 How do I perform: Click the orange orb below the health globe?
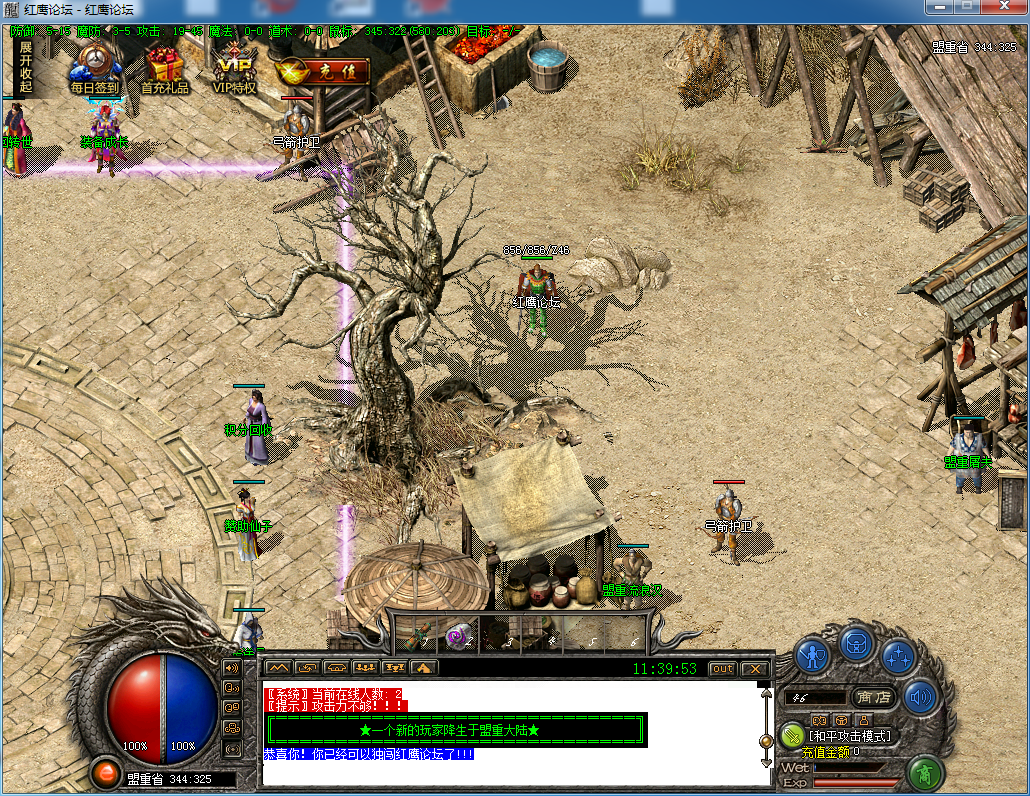coord(104,772)
